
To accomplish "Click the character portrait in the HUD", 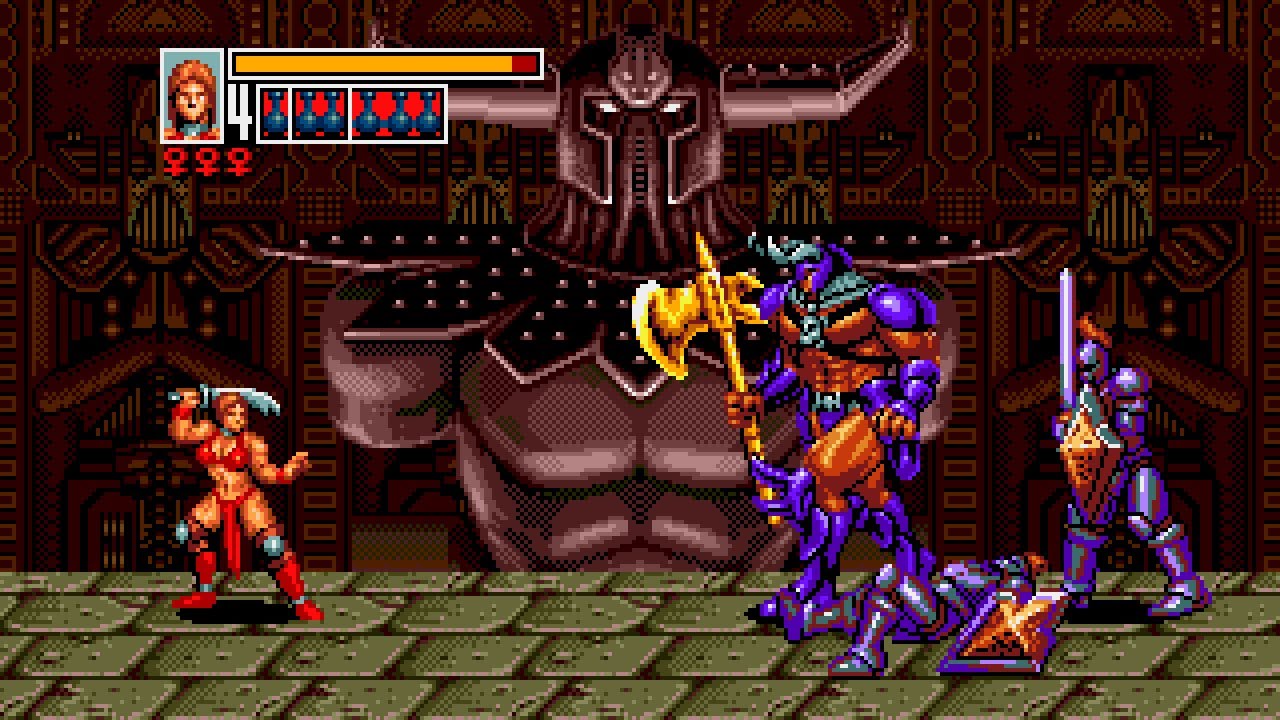I will click(x=191, y=95).
